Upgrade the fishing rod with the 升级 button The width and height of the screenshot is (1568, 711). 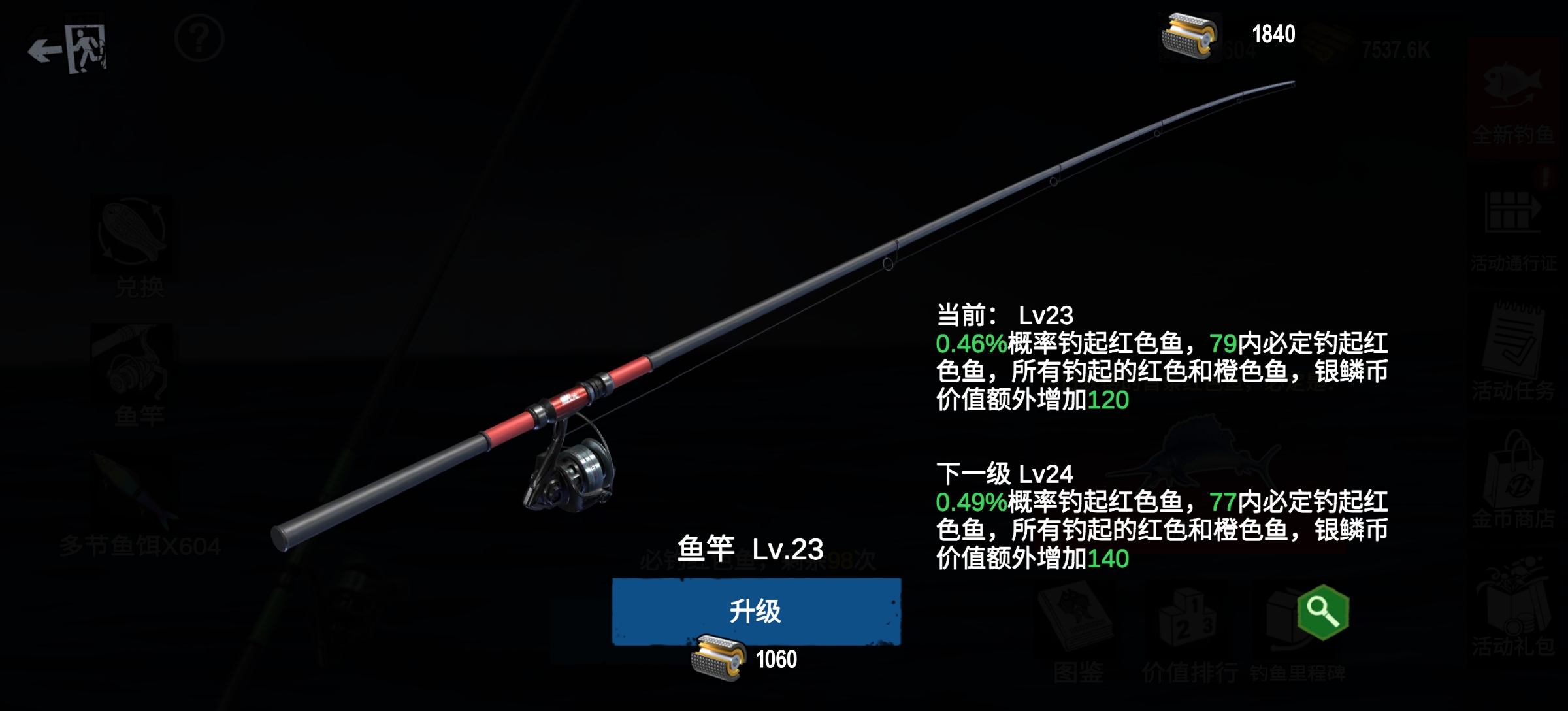tap(756, 611)
